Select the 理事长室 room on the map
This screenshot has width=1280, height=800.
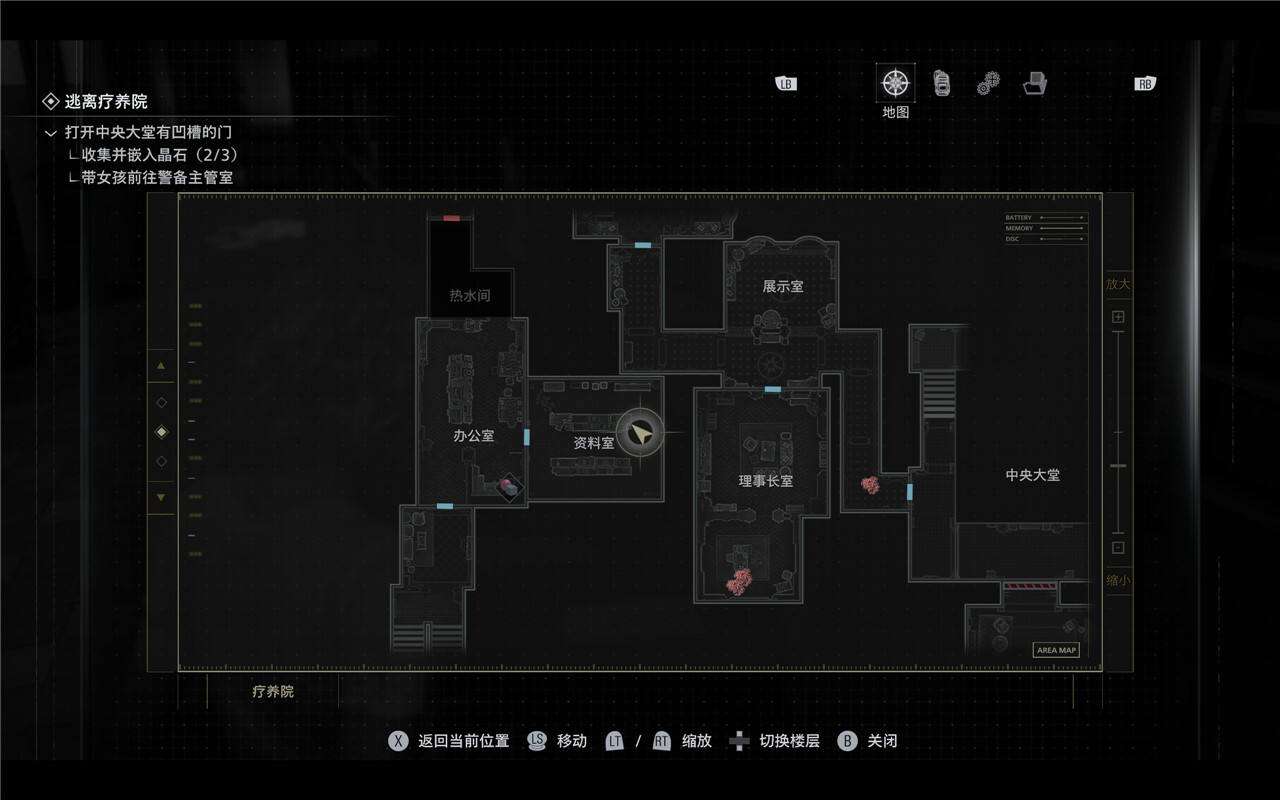point(765,481)
